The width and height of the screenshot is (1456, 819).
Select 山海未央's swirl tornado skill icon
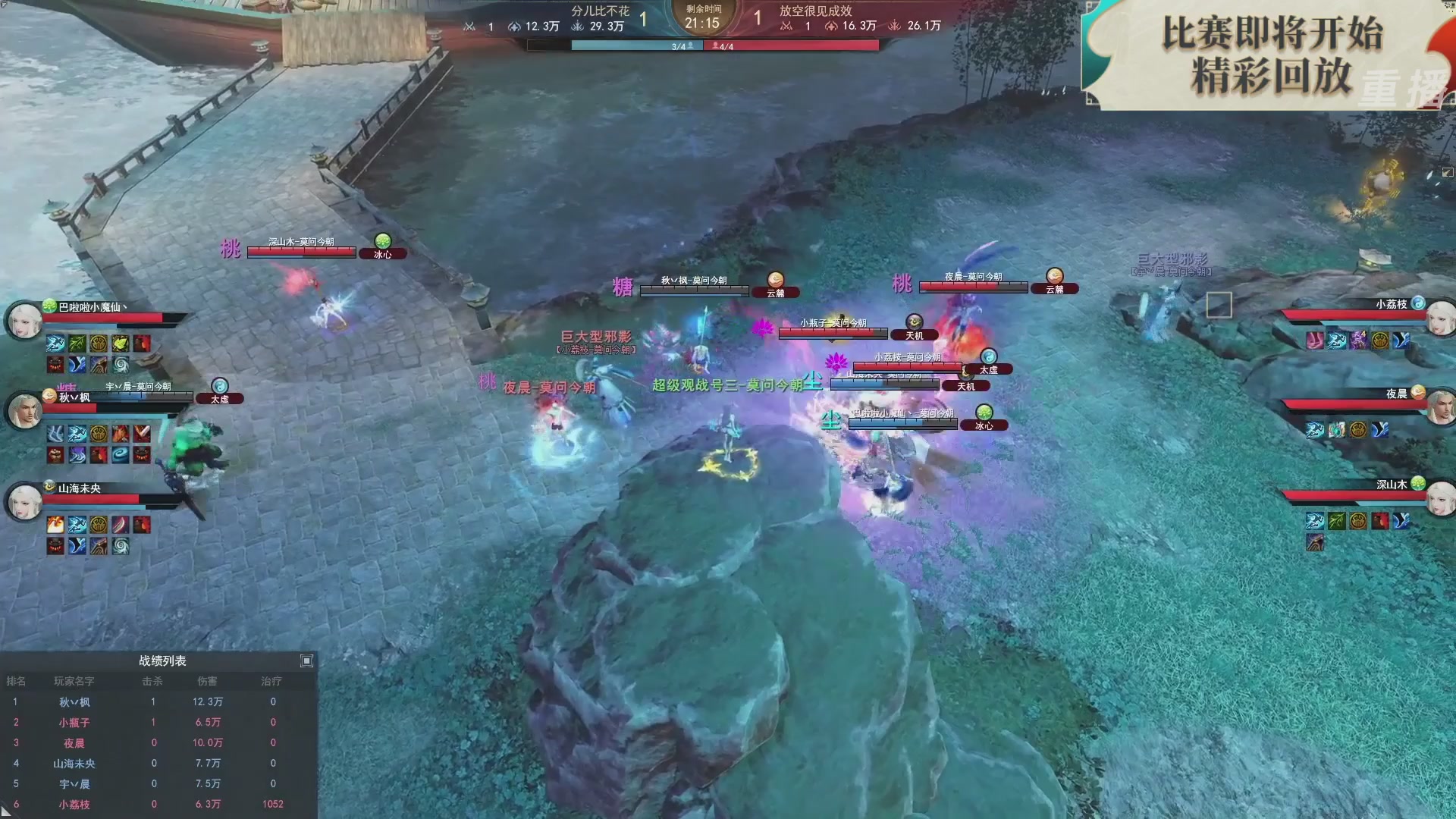point(121,548)
